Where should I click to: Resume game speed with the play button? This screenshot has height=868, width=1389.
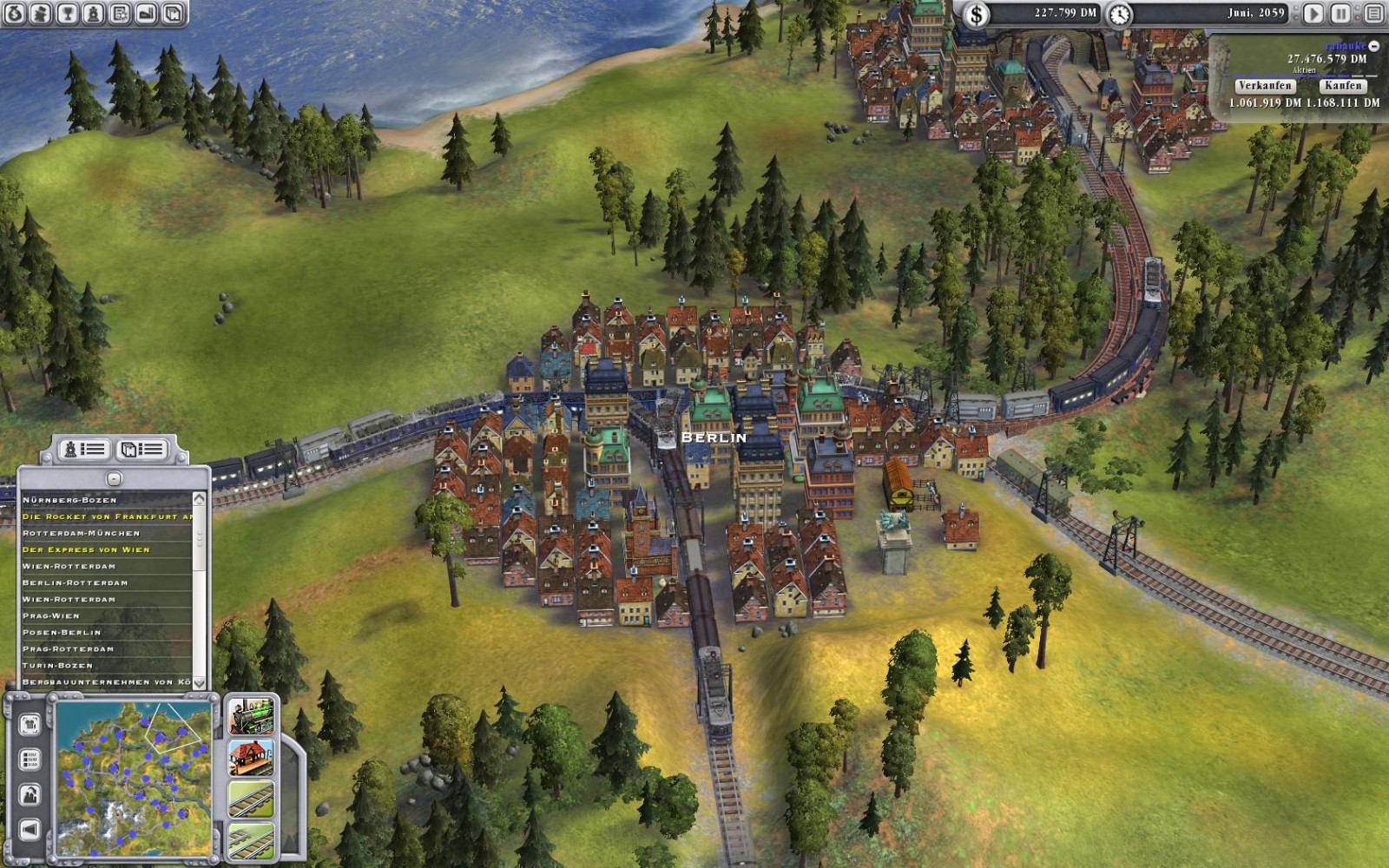[1313, 13]
